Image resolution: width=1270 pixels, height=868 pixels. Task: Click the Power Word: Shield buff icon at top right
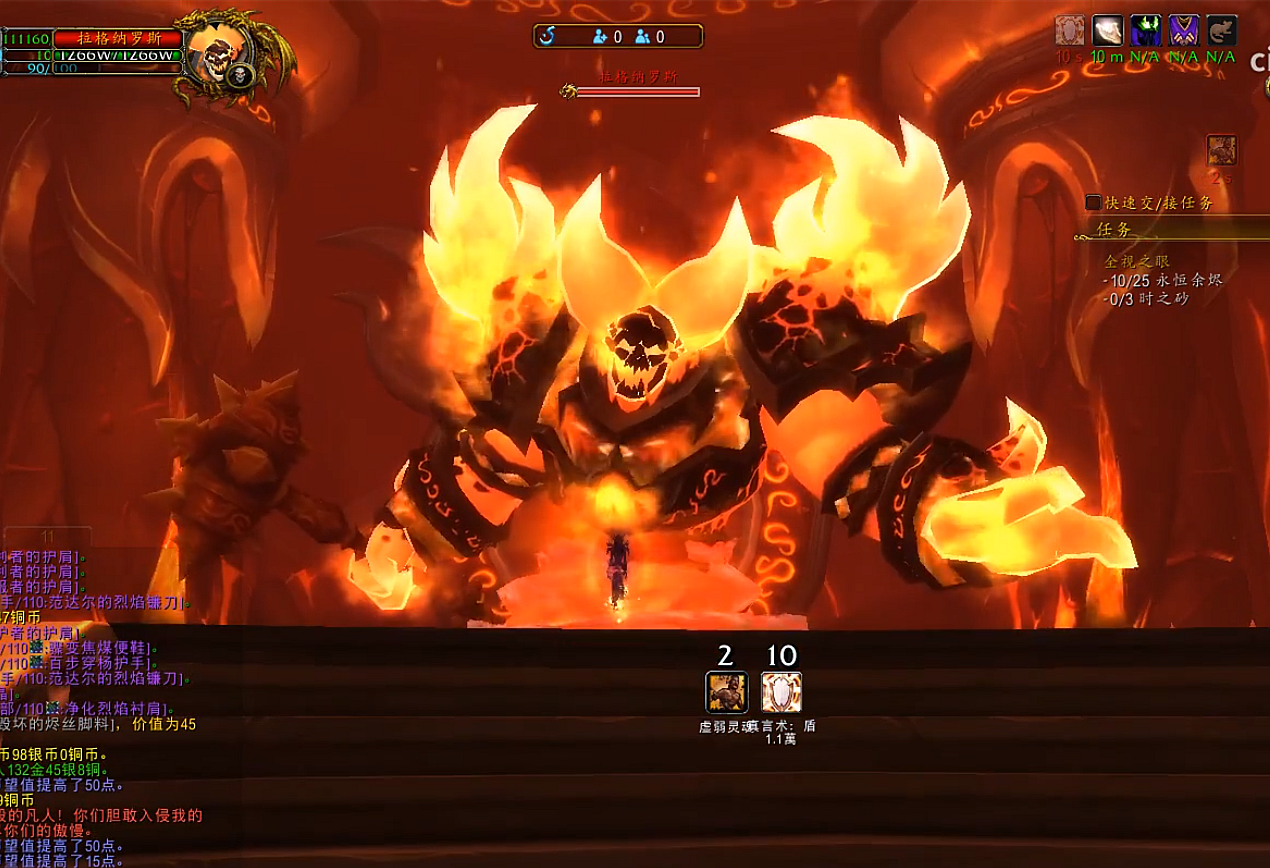(x=1069, y=31)
